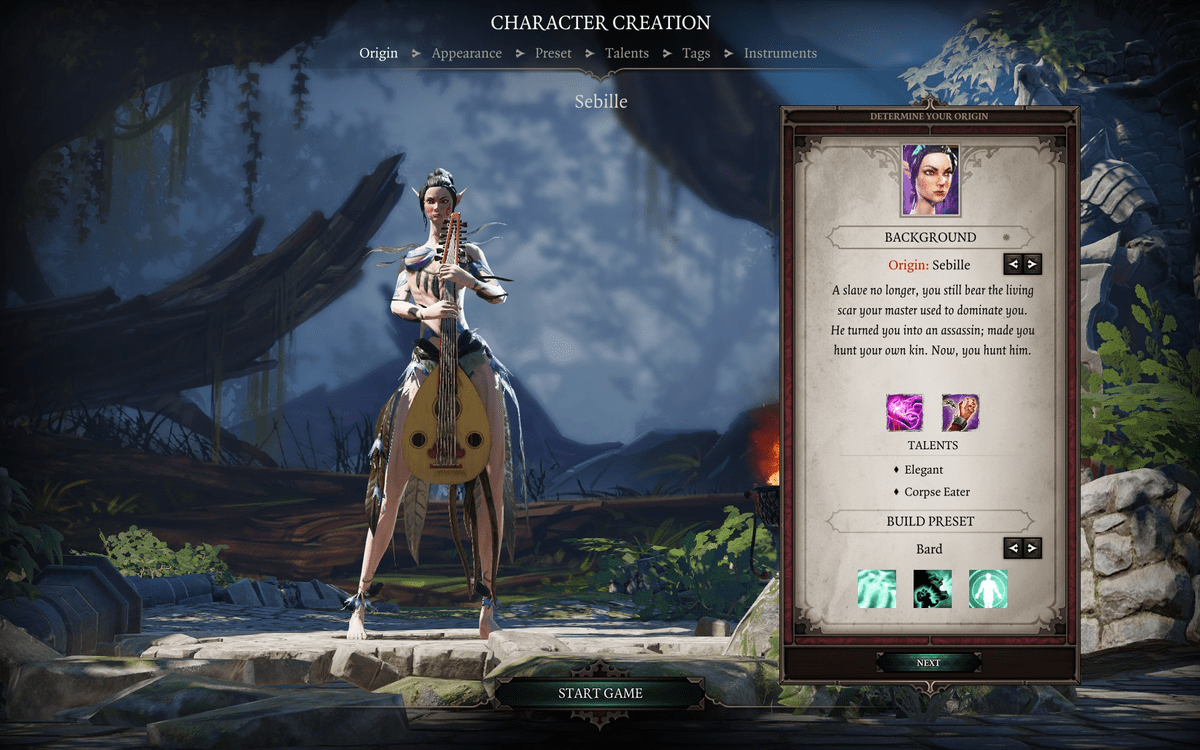Start the game with Sebille

click(x=600, y=693)
